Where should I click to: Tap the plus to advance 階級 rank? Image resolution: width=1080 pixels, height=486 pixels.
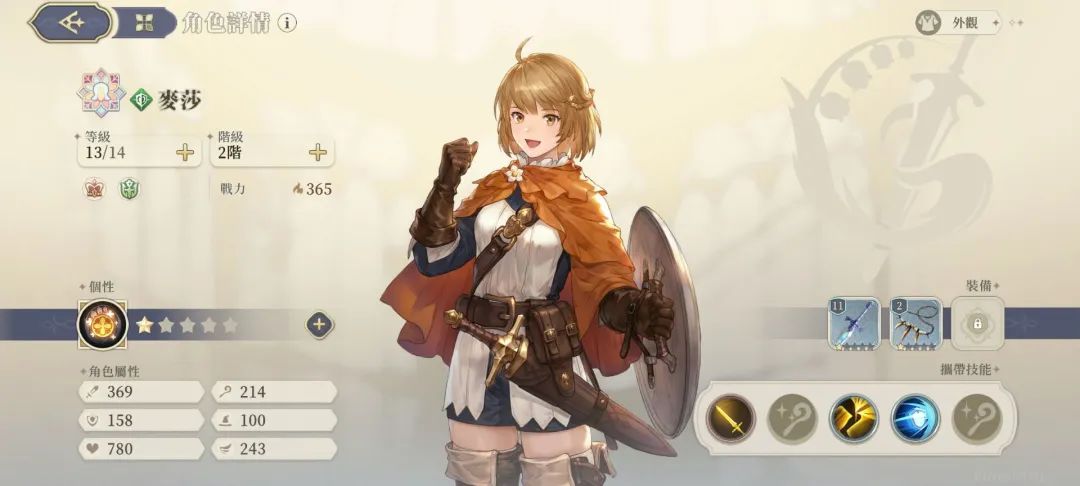click(317, 152)
